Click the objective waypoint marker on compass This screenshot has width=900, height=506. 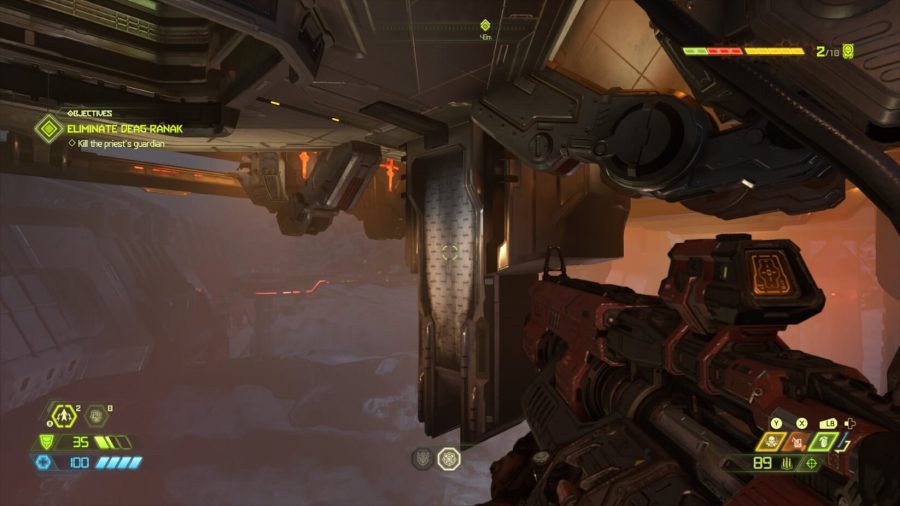click(x=485, y=25)
